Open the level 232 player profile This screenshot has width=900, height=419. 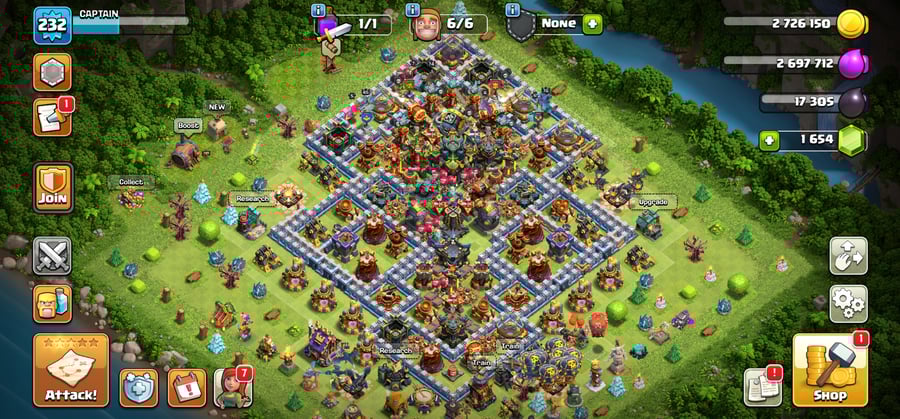coord(51,25)
